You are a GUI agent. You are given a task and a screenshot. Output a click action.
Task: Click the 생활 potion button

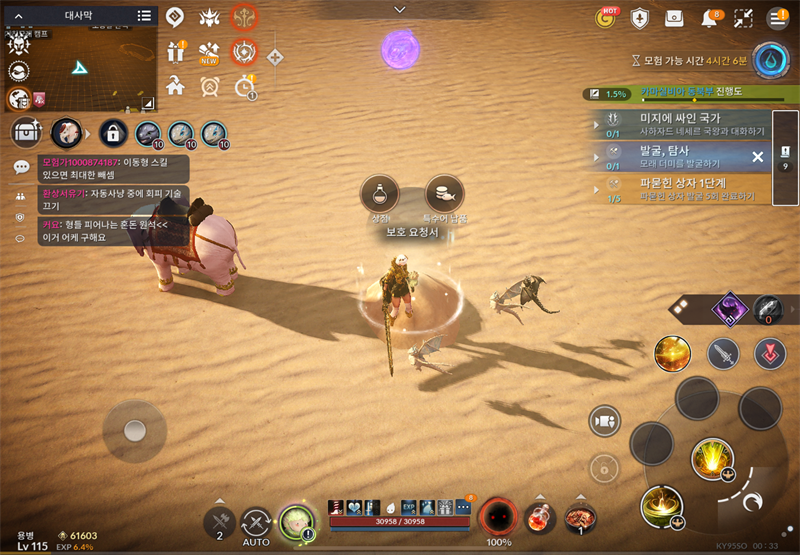point(380,194)
